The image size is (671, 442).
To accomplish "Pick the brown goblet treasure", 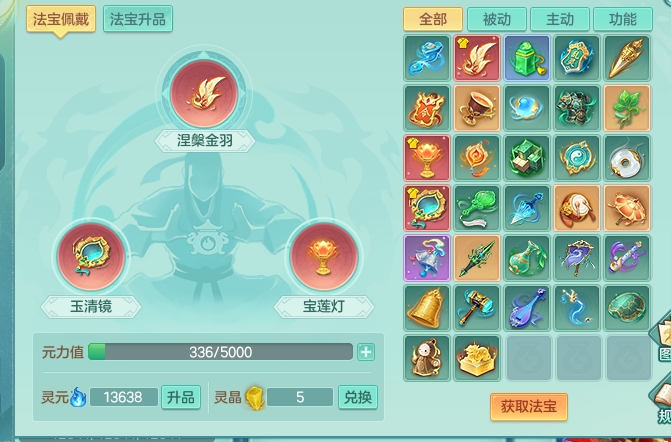I will [x=477, y=107].
